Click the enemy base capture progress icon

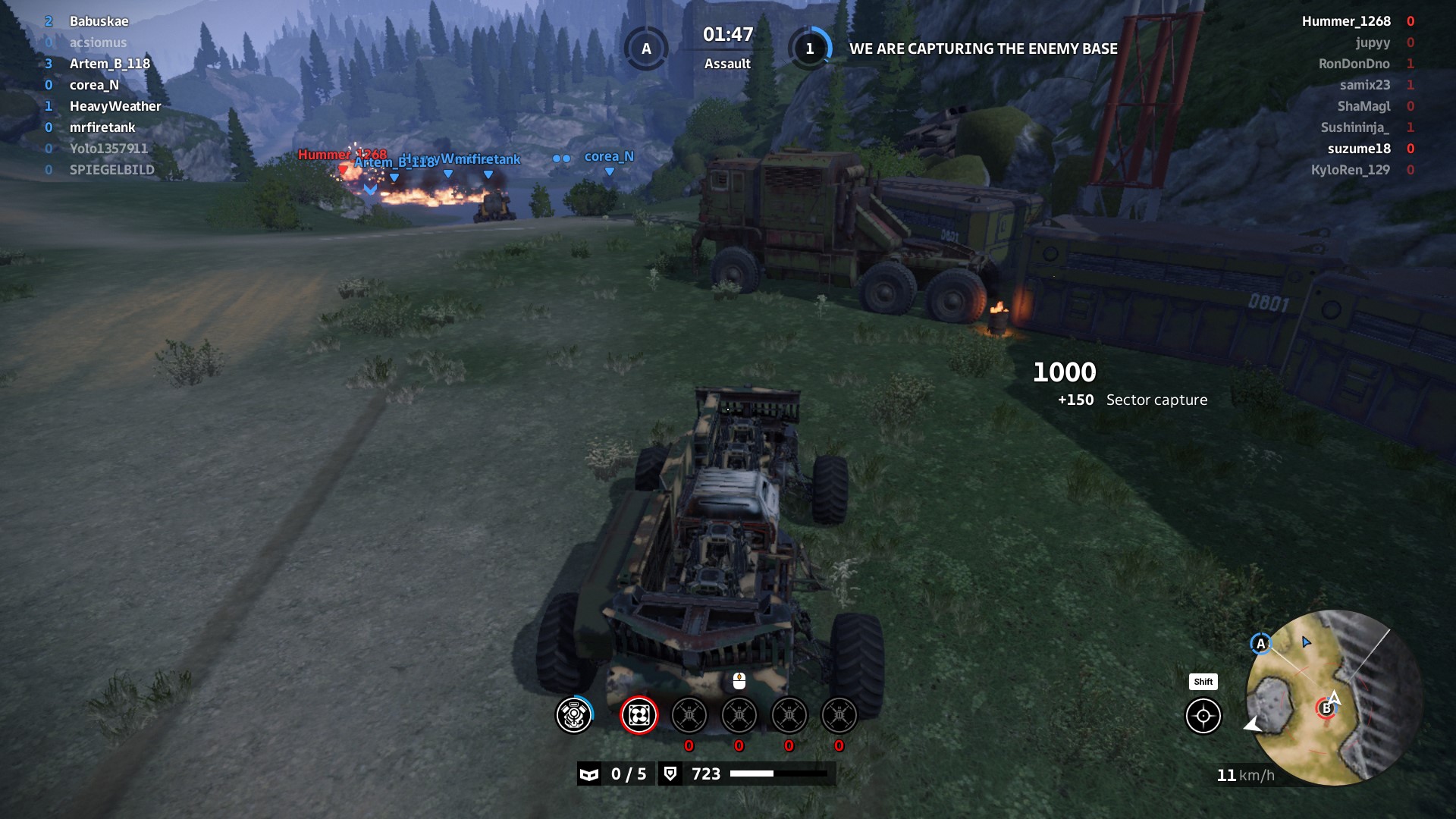tap(809, 49)
